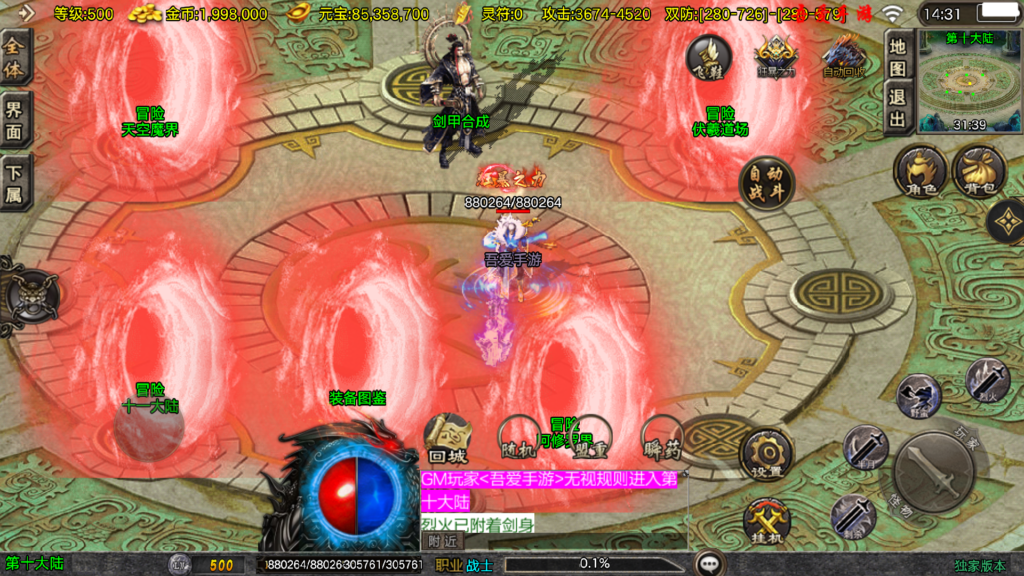Open the 背包 backpack
Screen dimensions: 1024x576
click(978, 171)
